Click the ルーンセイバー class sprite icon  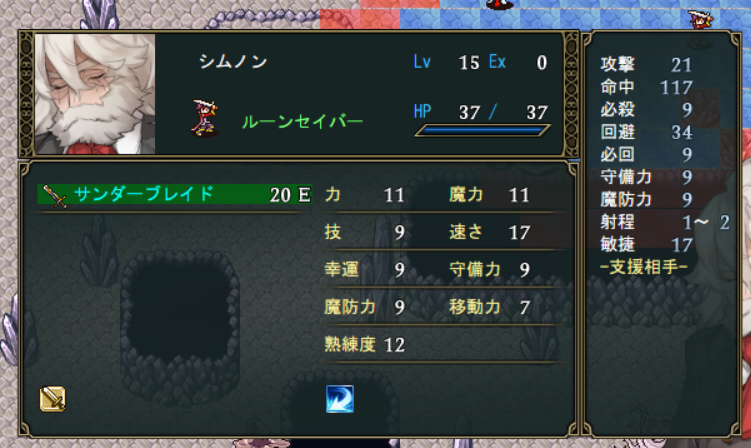click(206, 117)
